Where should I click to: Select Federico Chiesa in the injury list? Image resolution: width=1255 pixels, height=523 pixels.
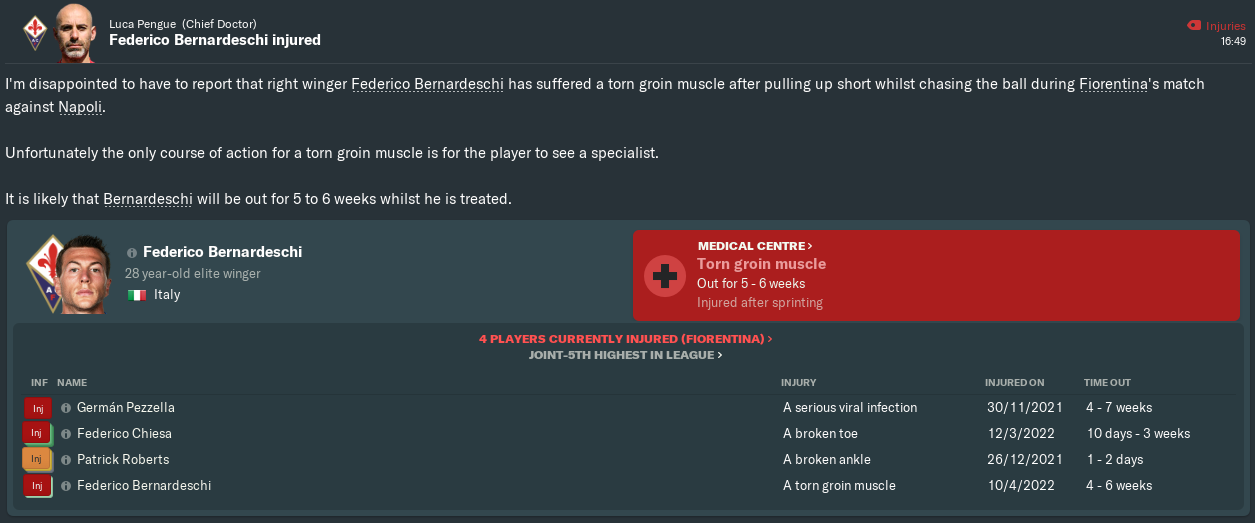pos(124,434)
